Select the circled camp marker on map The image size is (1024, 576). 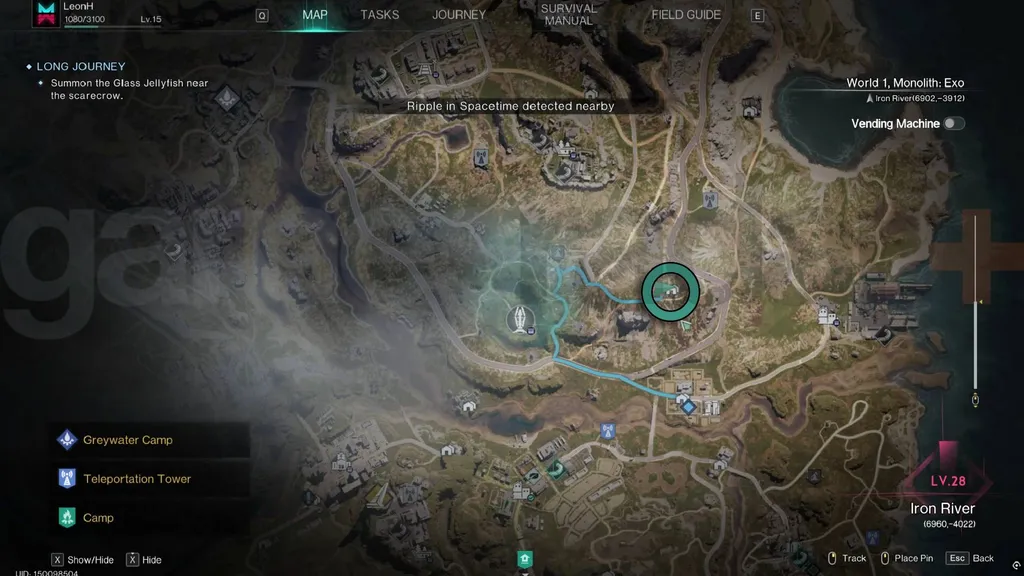tap(668, 291)
